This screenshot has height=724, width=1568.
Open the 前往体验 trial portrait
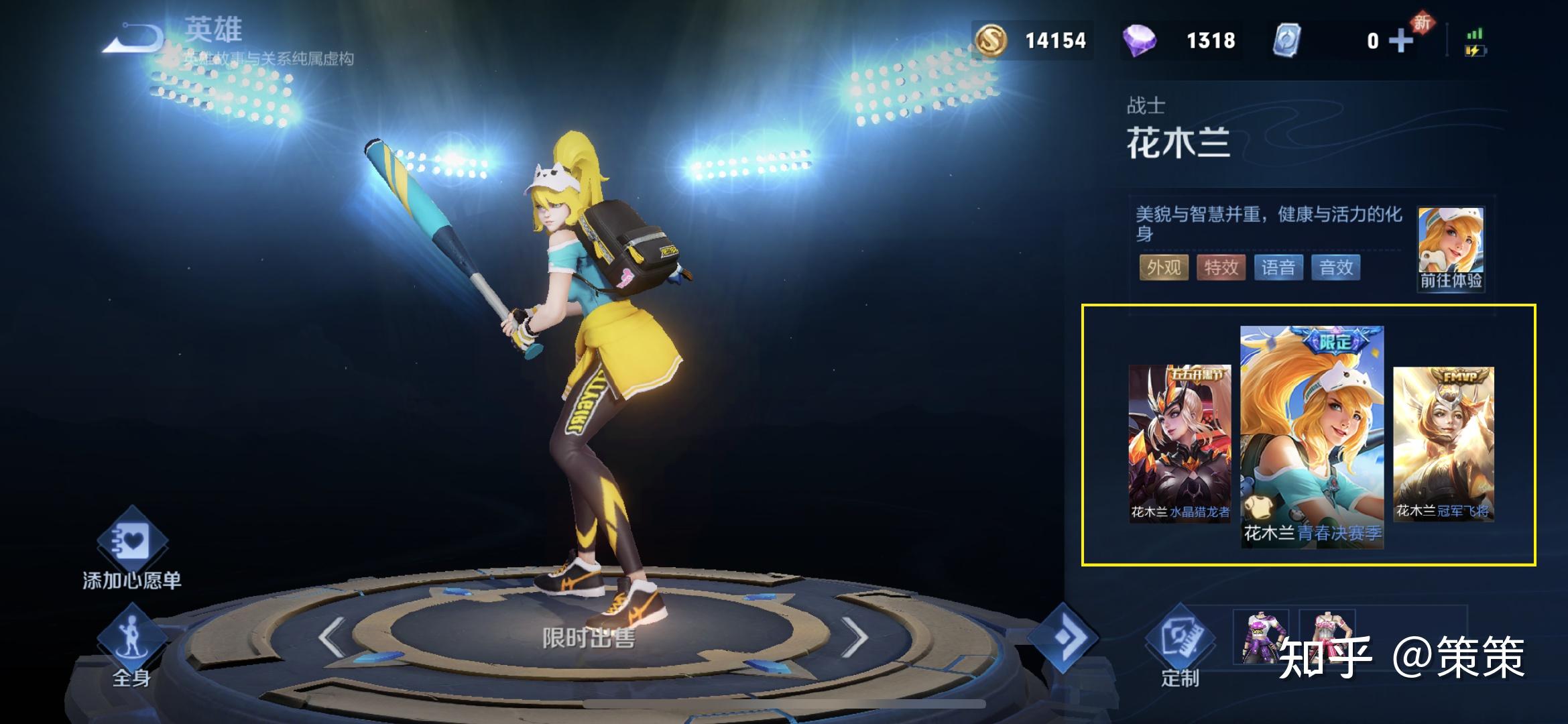pyautogui.click(x=1451, y=249)
